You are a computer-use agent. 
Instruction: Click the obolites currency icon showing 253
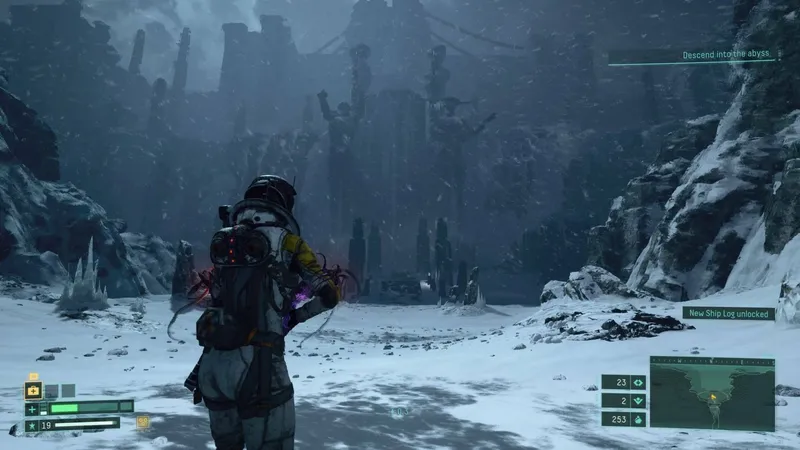[x=638, y=419]
